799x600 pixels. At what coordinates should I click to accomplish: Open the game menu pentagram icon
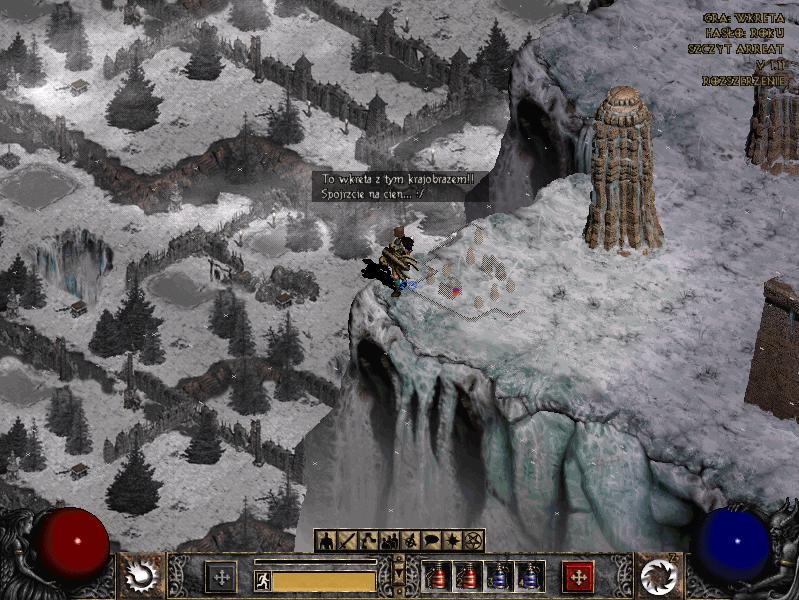coord(473,541)
